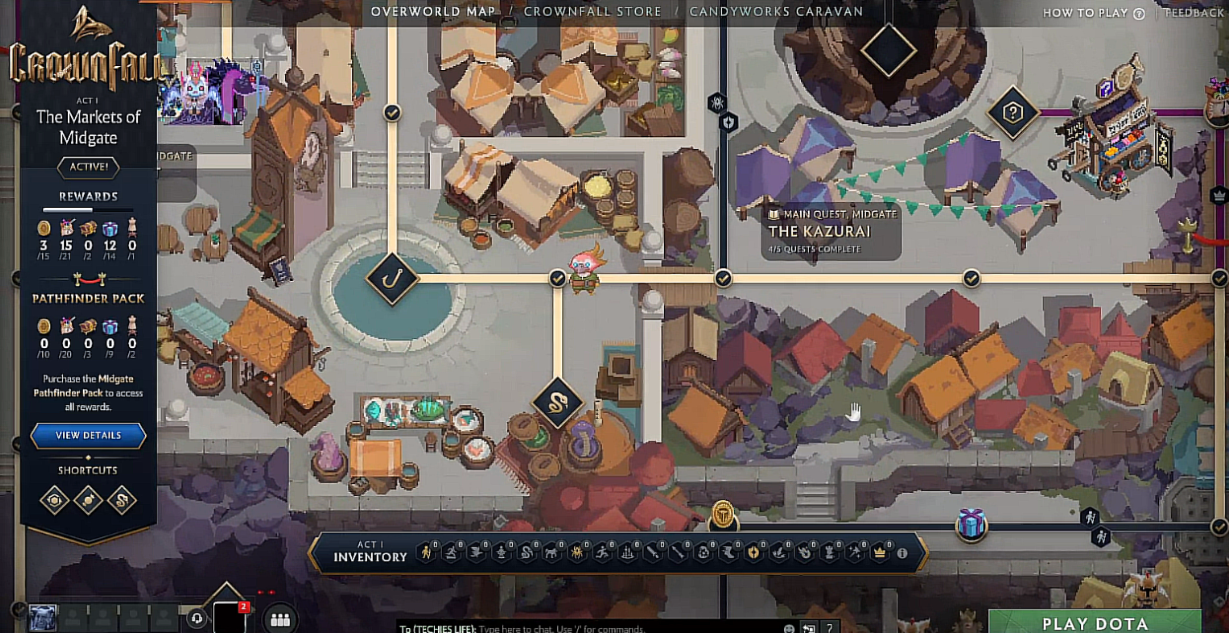Screen dimensions: 1229x633
Task: Open the party finder three-players icon
Action: (x=280, y=620)
